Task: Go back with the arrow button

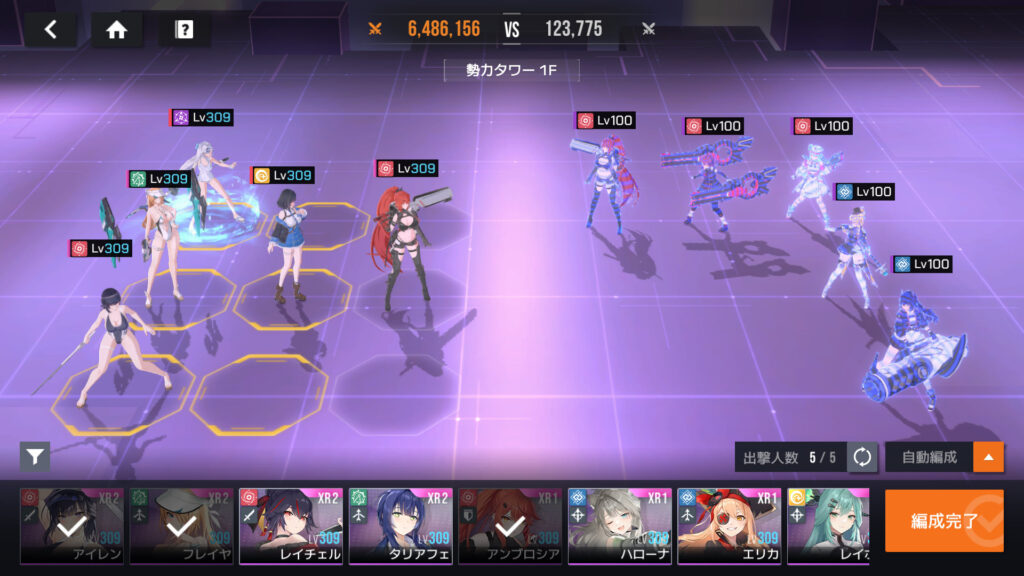Action: click(x=52, y=29)
